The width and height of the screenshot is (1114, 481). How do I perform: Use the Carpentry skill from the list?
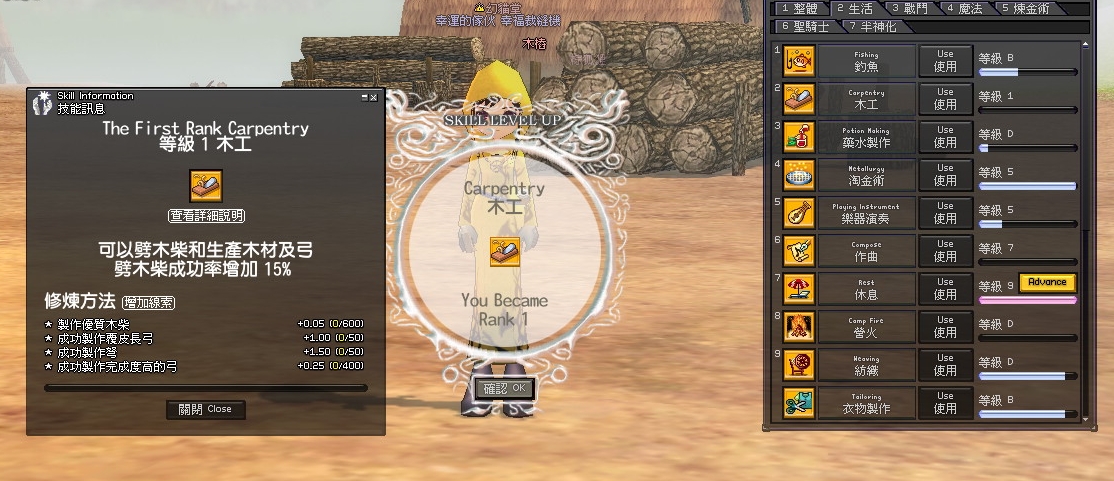945,98
